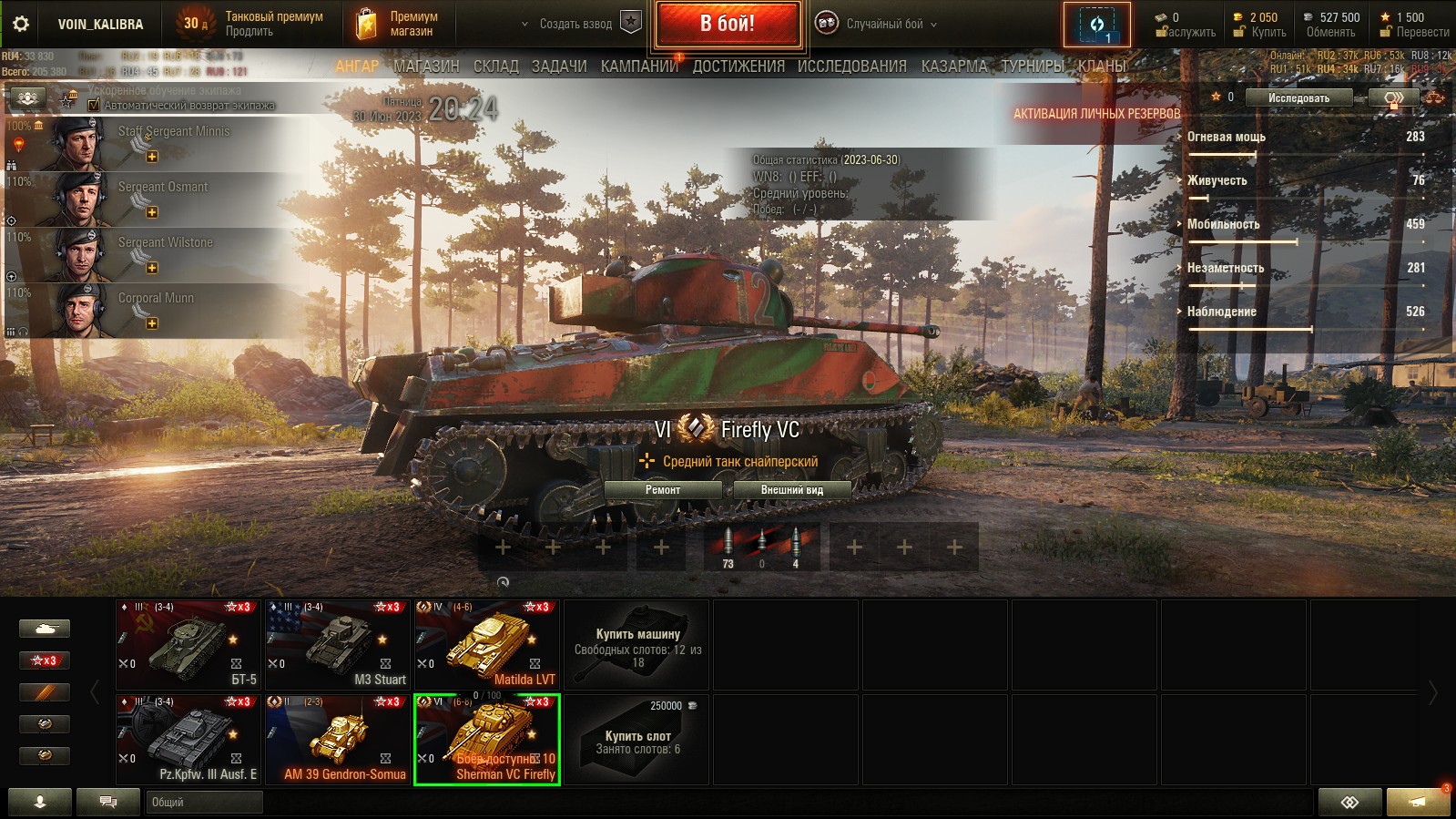Go to the ИССЛЕДОВАНИЯ research tab
This screenshot has height=819, width=1456.
[851, 67]
